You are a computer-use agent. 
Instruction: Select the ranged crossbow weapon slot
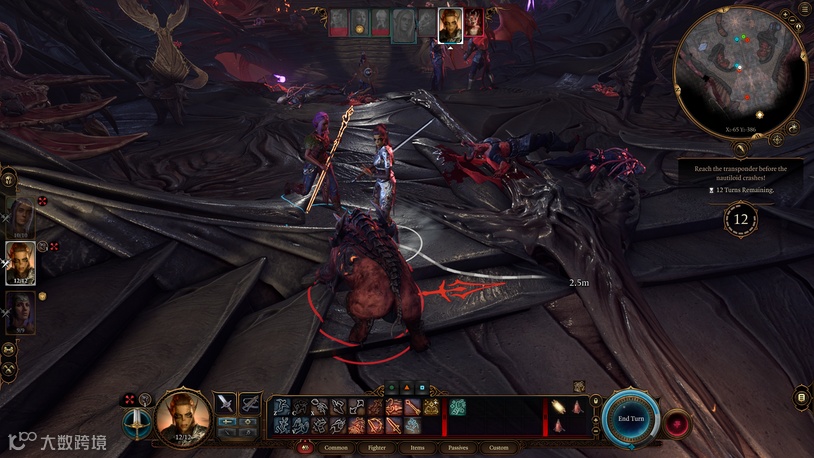(x=250, y=403)
